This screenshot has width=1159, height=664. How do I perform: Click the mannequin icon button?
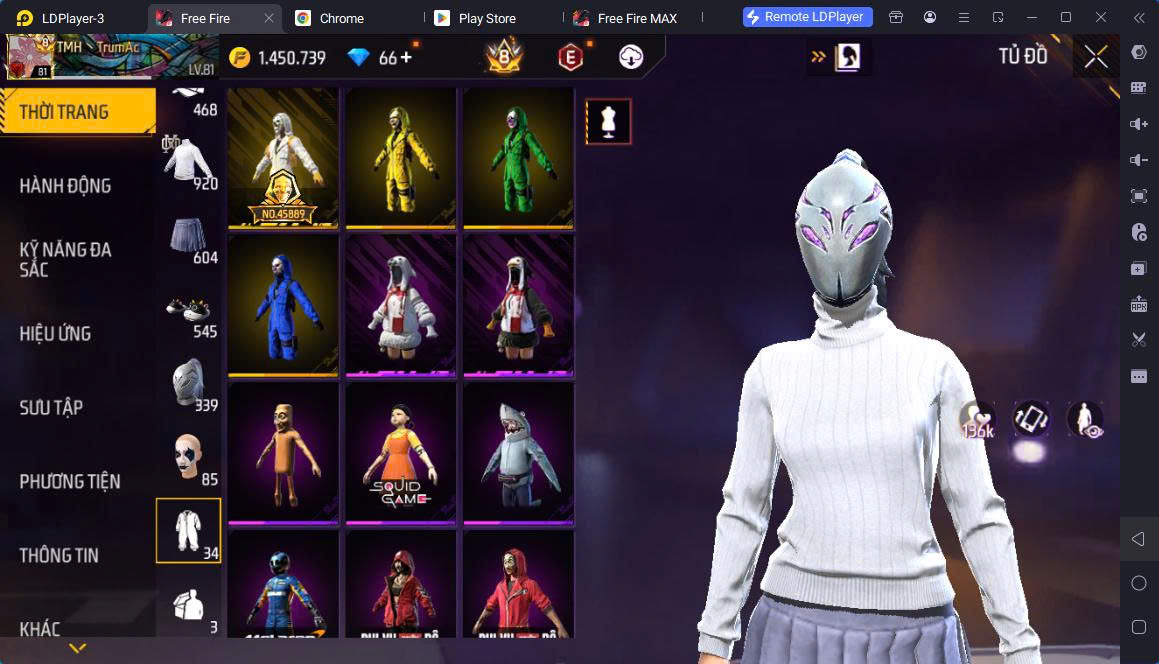pos(608,122)
